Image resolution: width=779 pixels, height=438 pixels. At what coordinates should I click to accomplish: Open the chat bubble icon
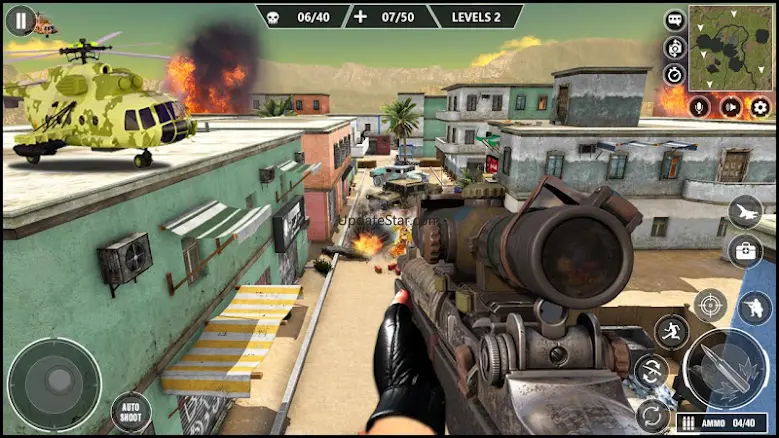coord(675,20)
